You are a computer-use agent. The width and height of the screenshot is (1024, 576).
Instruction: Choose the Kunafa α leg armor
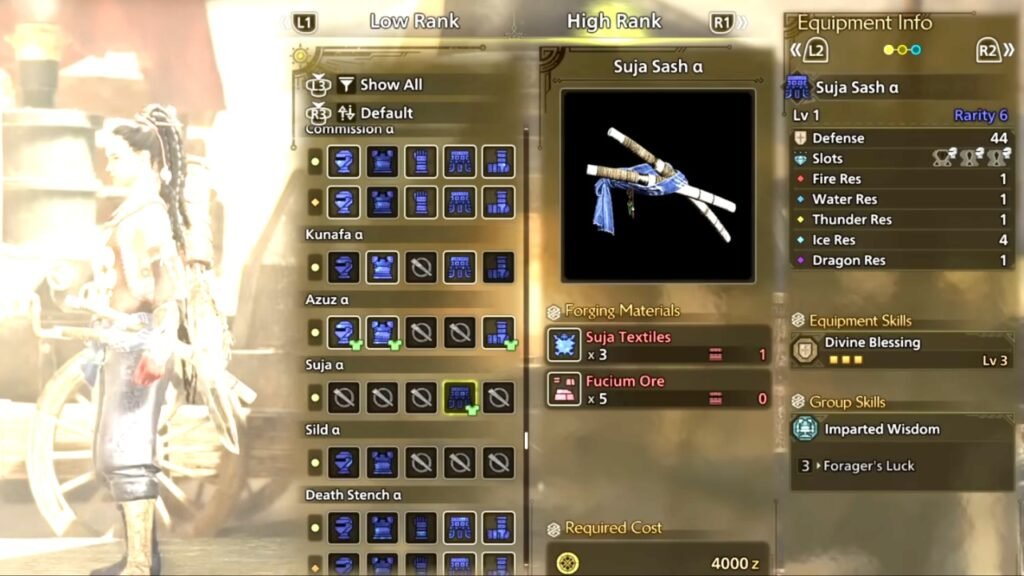498,267
